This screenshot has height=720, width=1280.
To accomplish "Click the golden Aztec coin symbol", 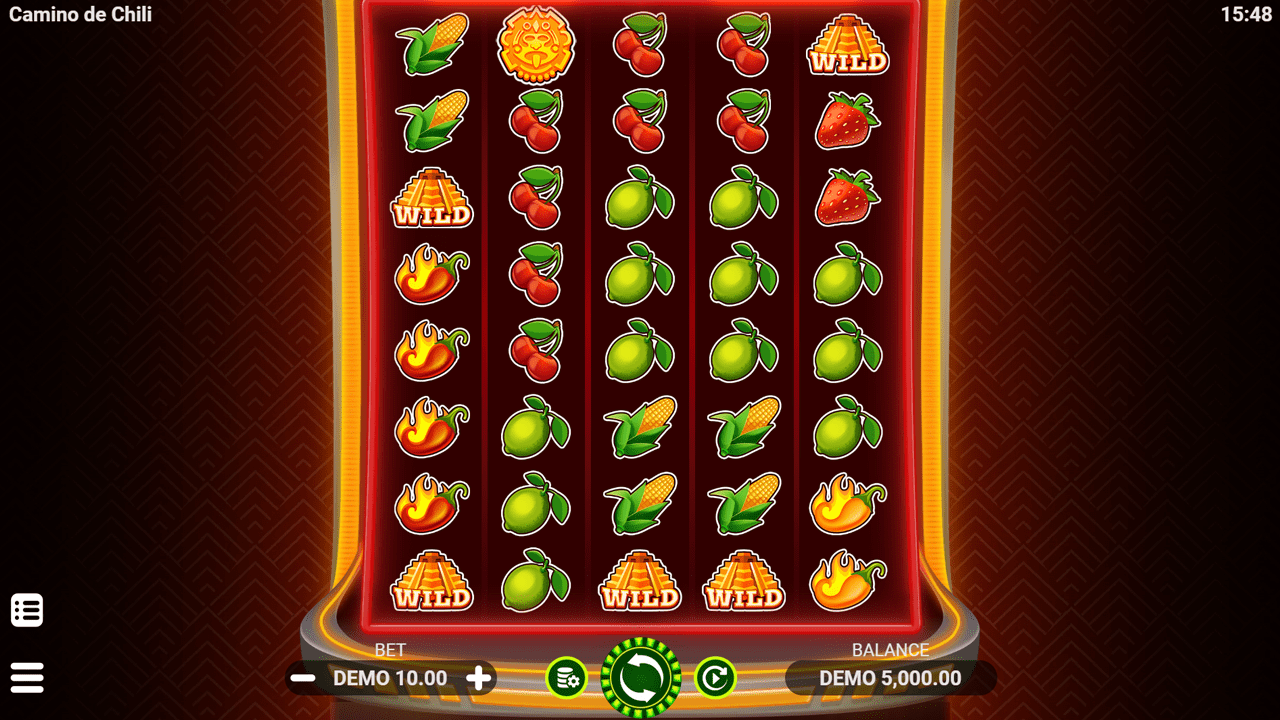I will [x=537, y=42].
